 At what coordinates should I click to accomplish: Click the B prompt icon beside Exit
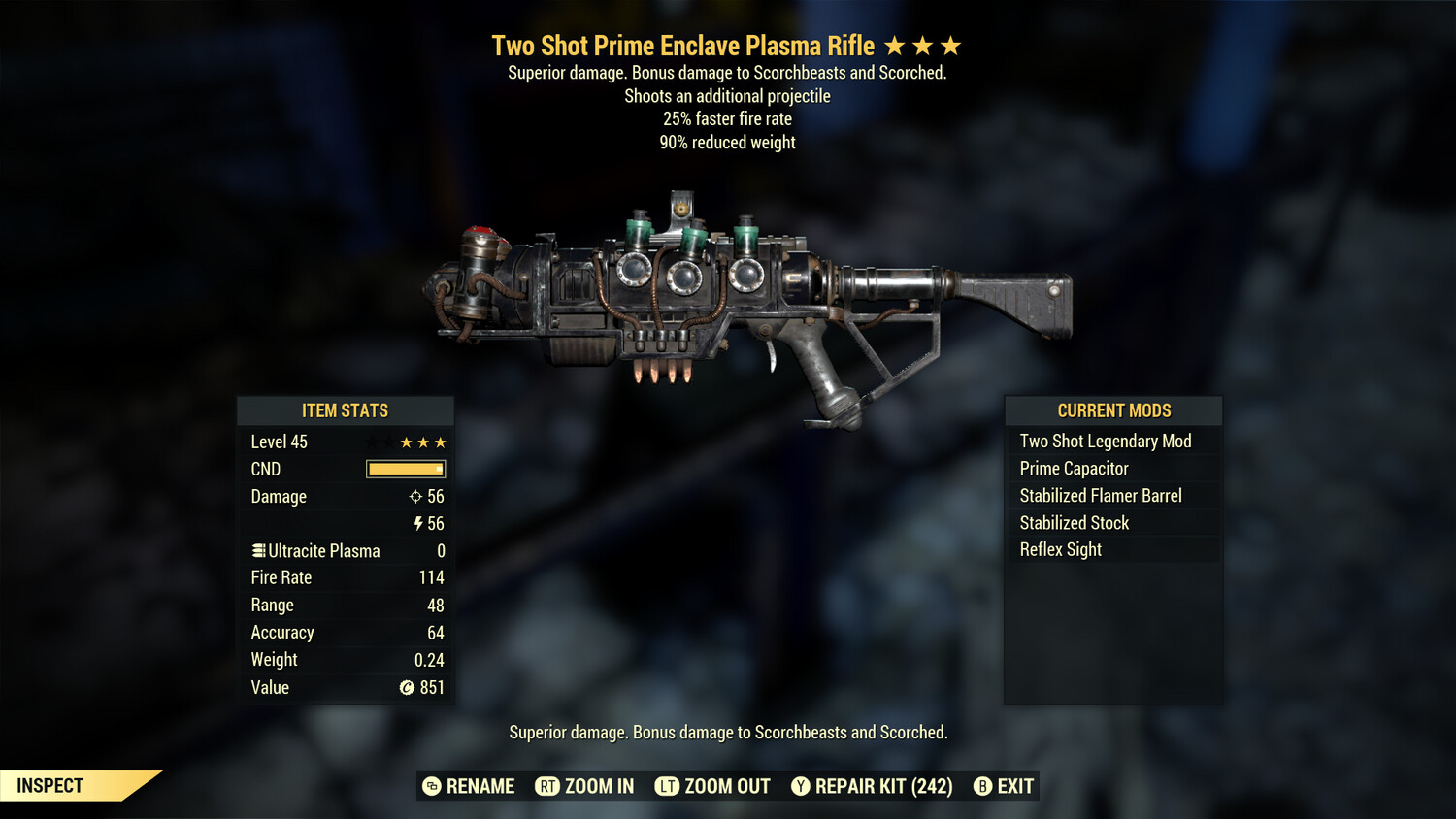point(982,786)
